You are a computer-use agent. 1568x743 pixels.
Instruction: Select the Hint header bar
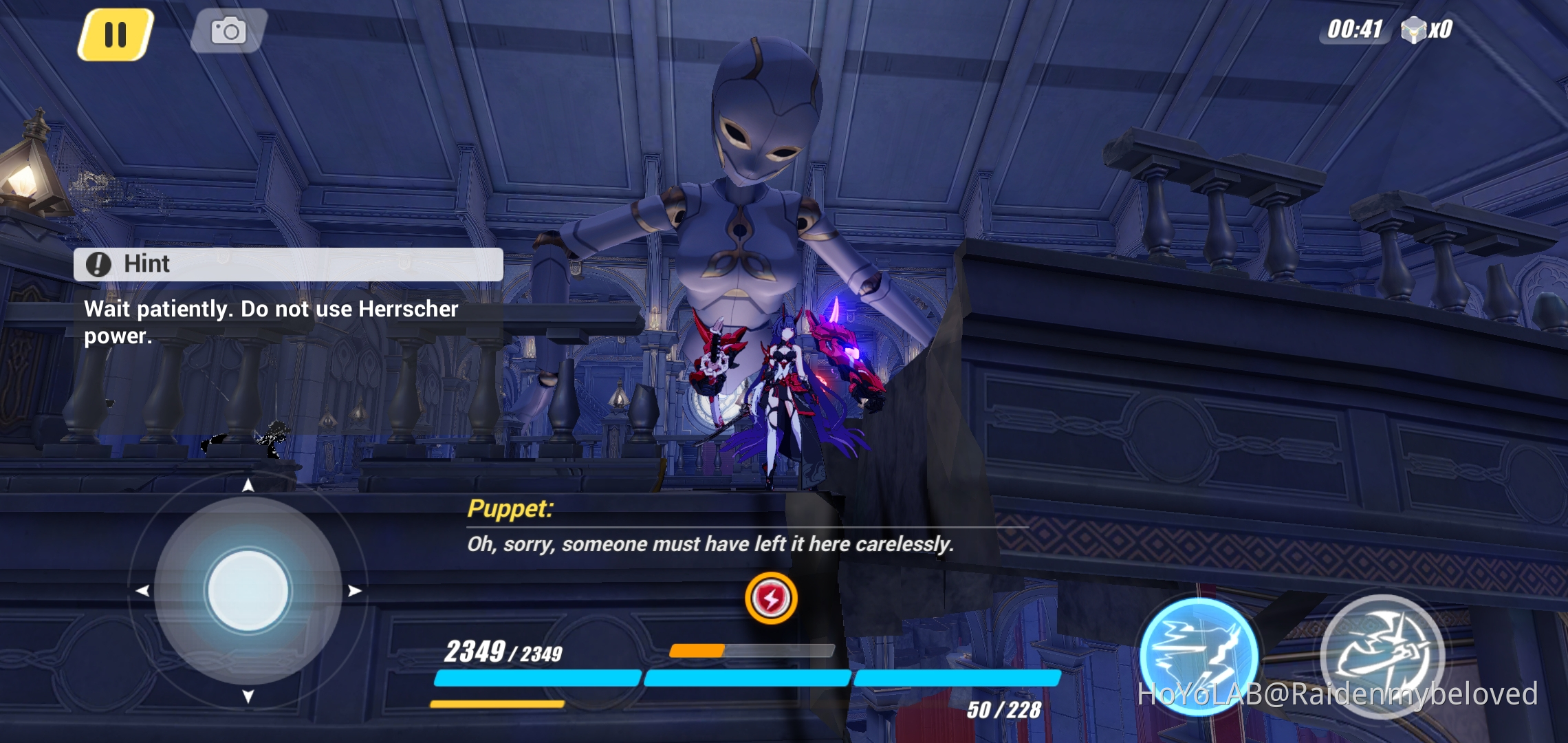(289, 264)
